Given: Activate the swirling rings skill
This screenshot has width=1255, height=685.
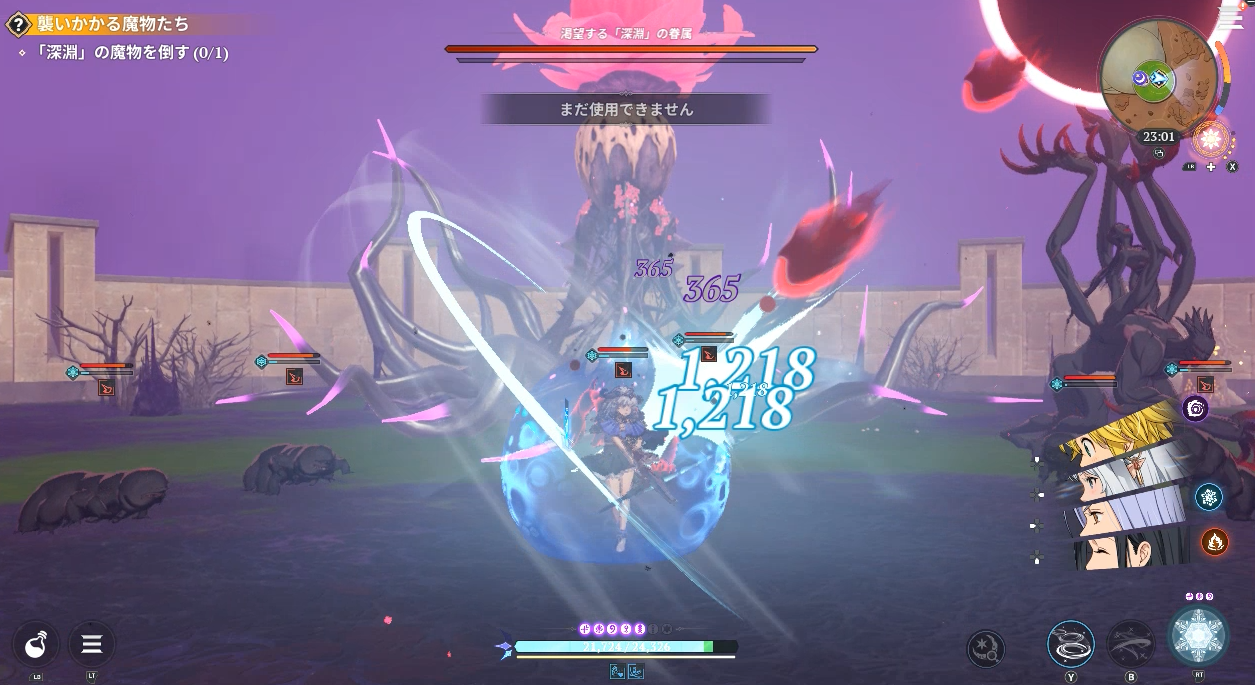Looking at the screenshot, I should pos(1071,643).
